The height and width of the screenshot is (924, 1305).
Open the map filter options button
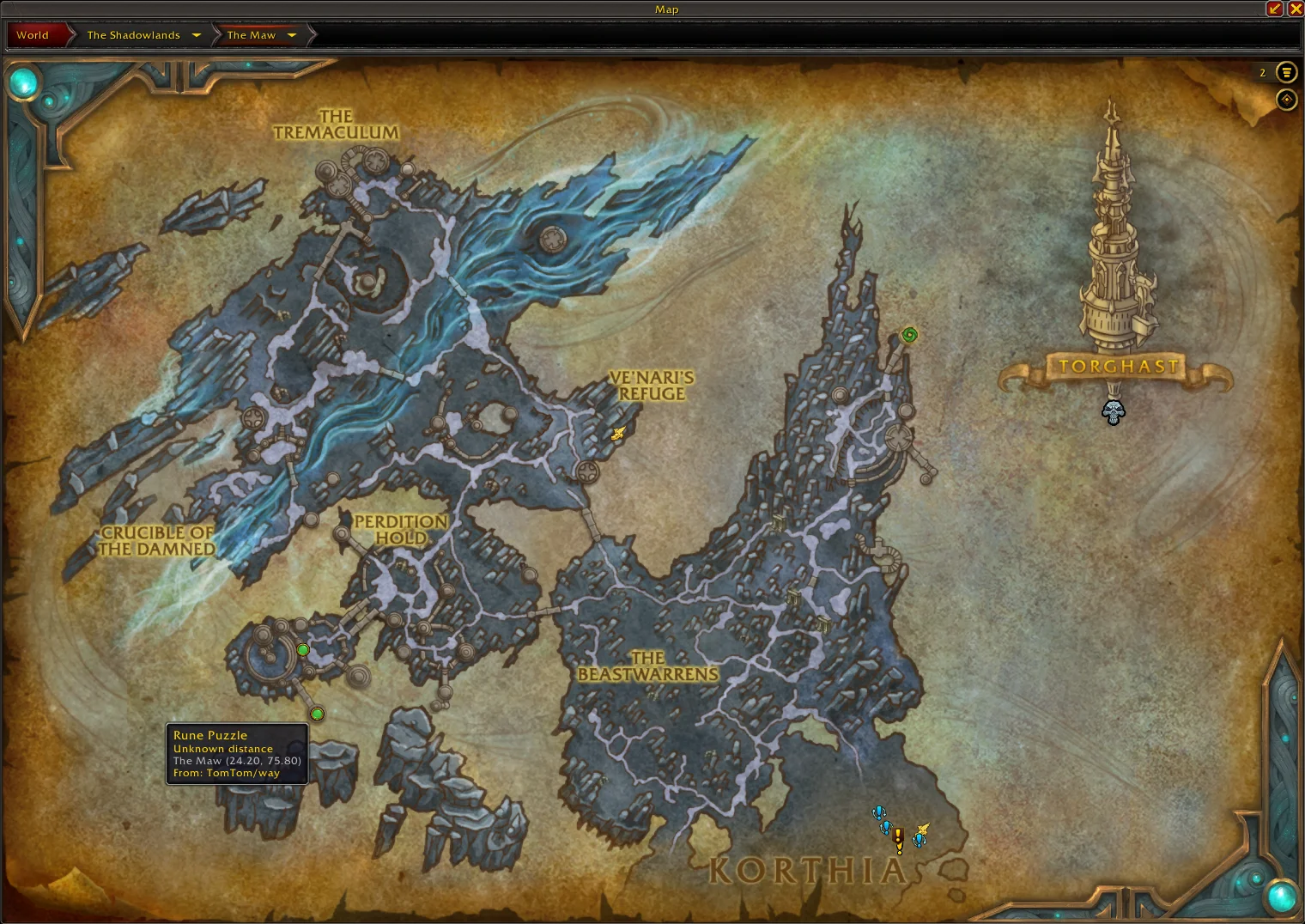click(1286, 72)
